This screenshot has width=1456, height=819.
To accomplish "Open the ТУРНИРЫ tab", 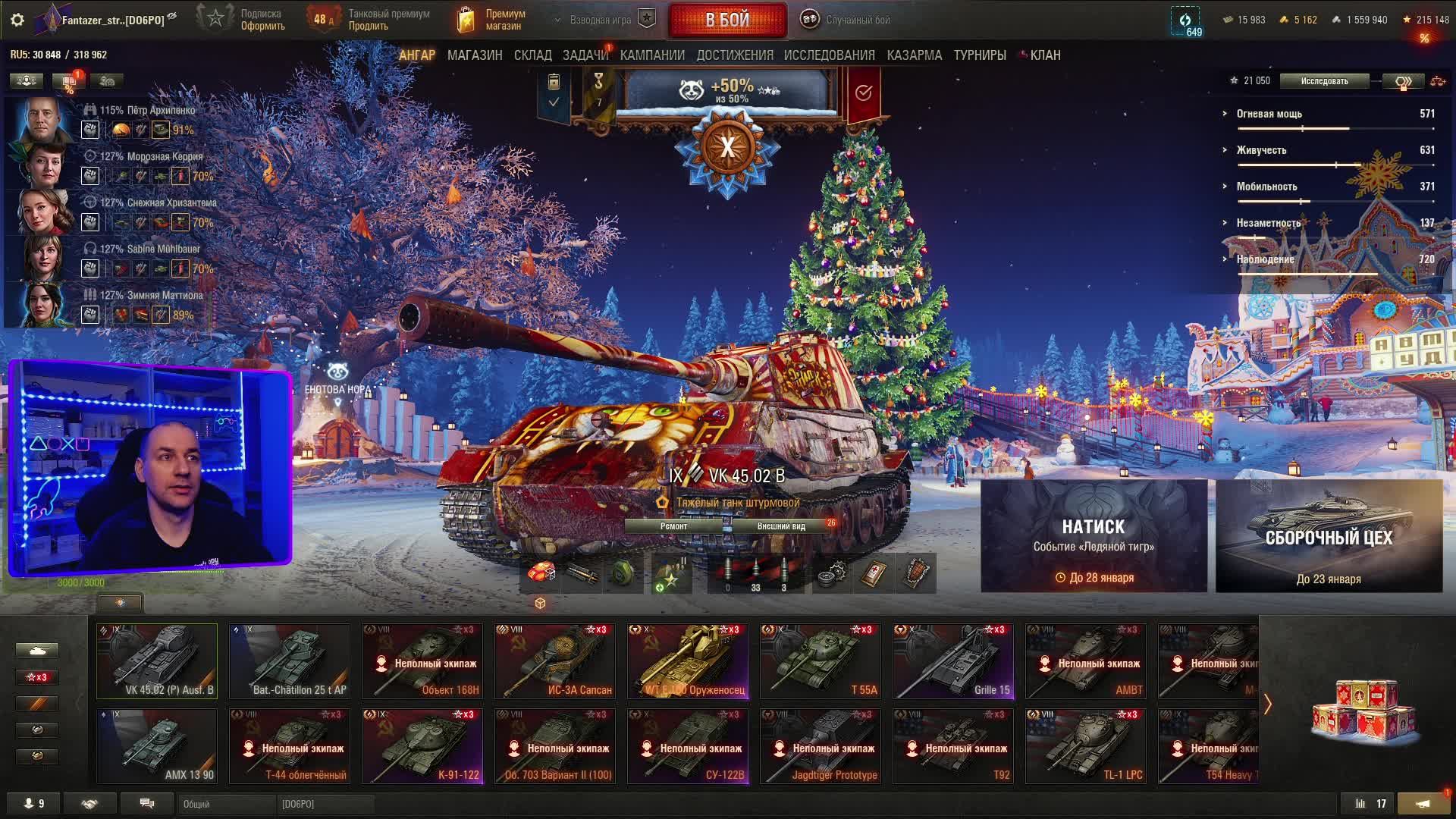I will click(980, 55).
